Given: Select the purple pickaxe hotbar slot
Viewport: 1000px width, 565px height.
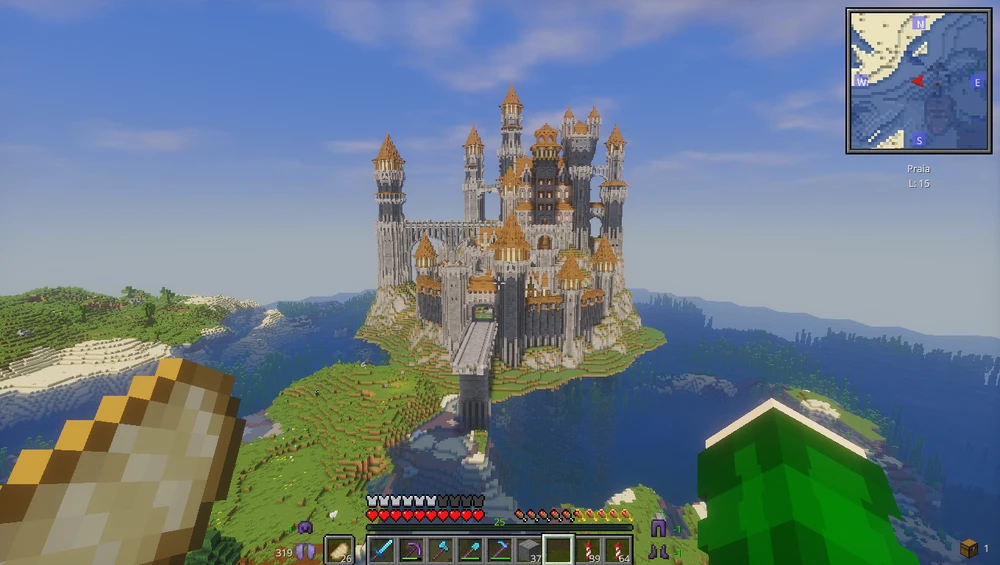Looking at the screenshot, I should (x=411, y=549).
